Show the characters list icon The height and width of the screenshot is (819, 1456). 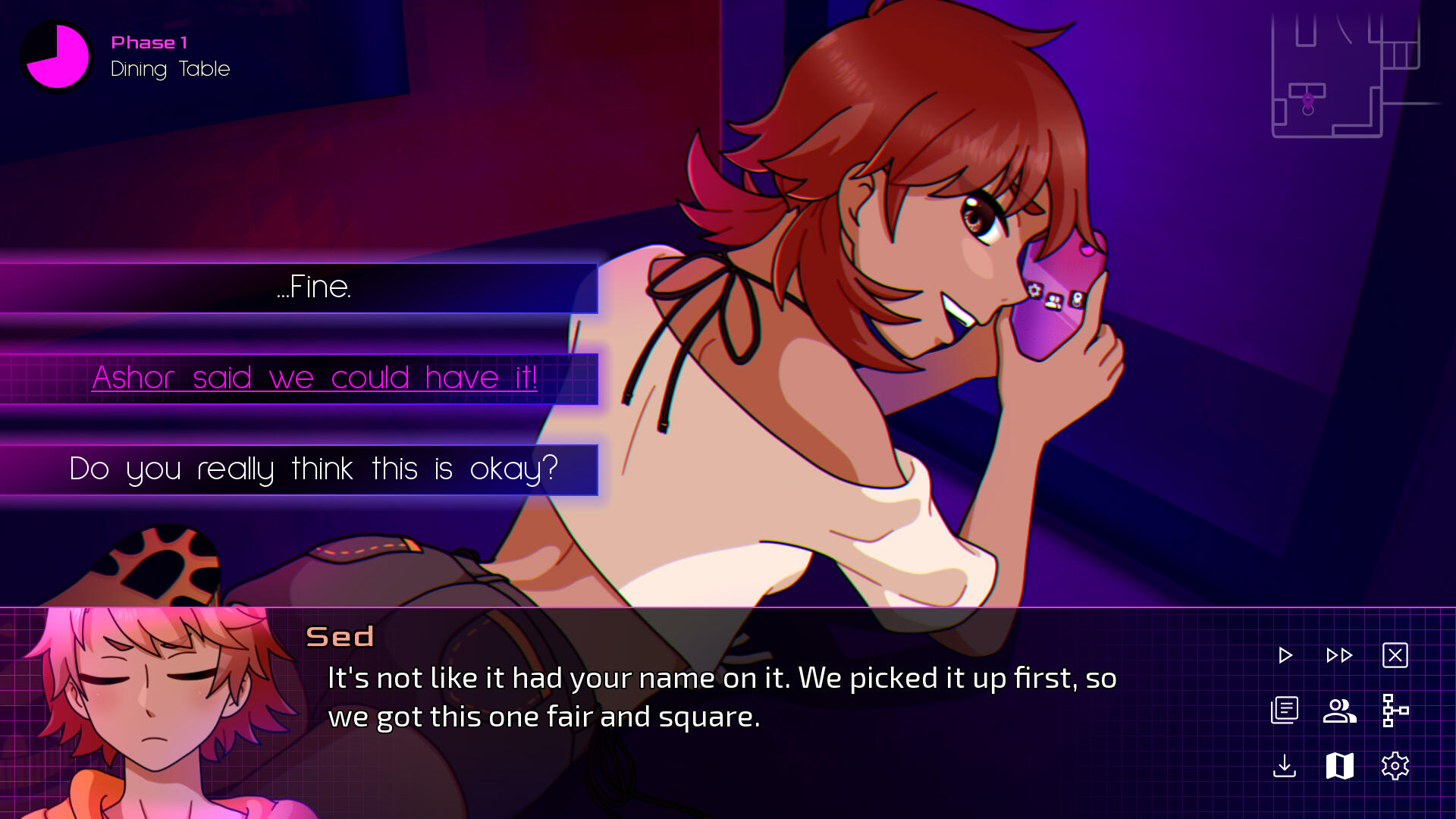click(1339, 711)
